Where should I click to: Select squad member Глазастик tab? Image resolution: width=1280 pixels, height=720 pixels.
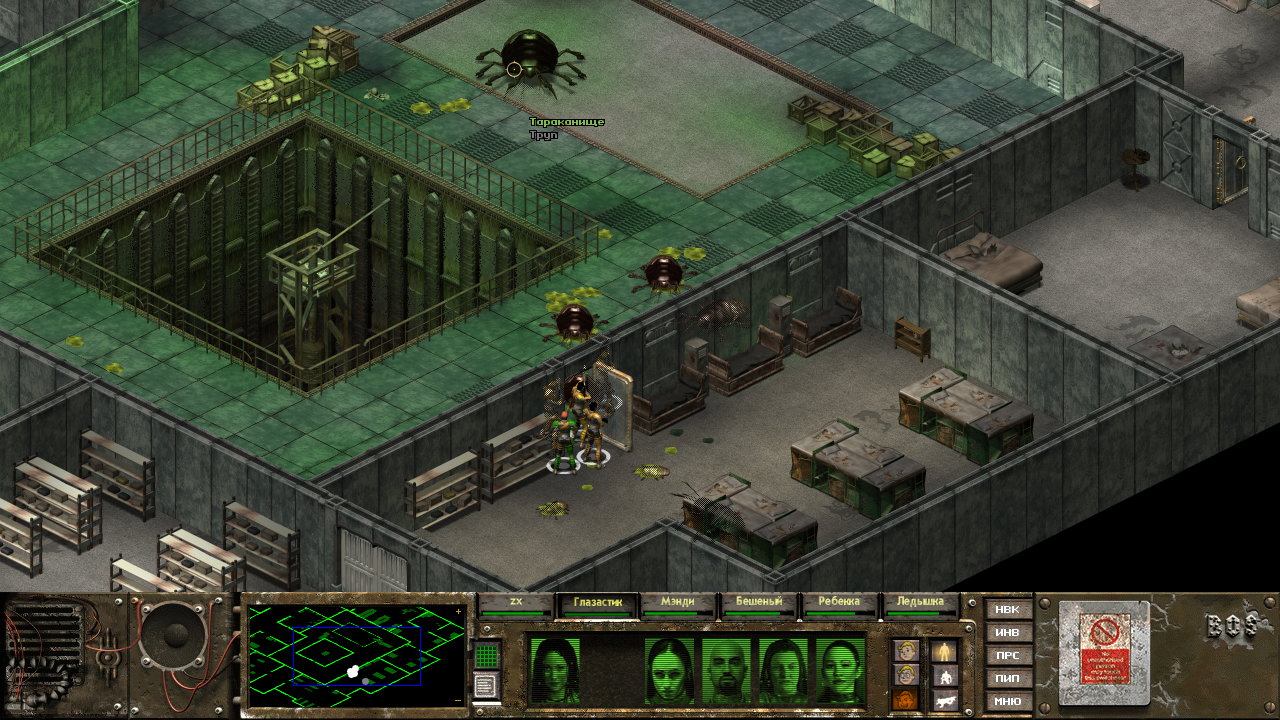point(598,604)
